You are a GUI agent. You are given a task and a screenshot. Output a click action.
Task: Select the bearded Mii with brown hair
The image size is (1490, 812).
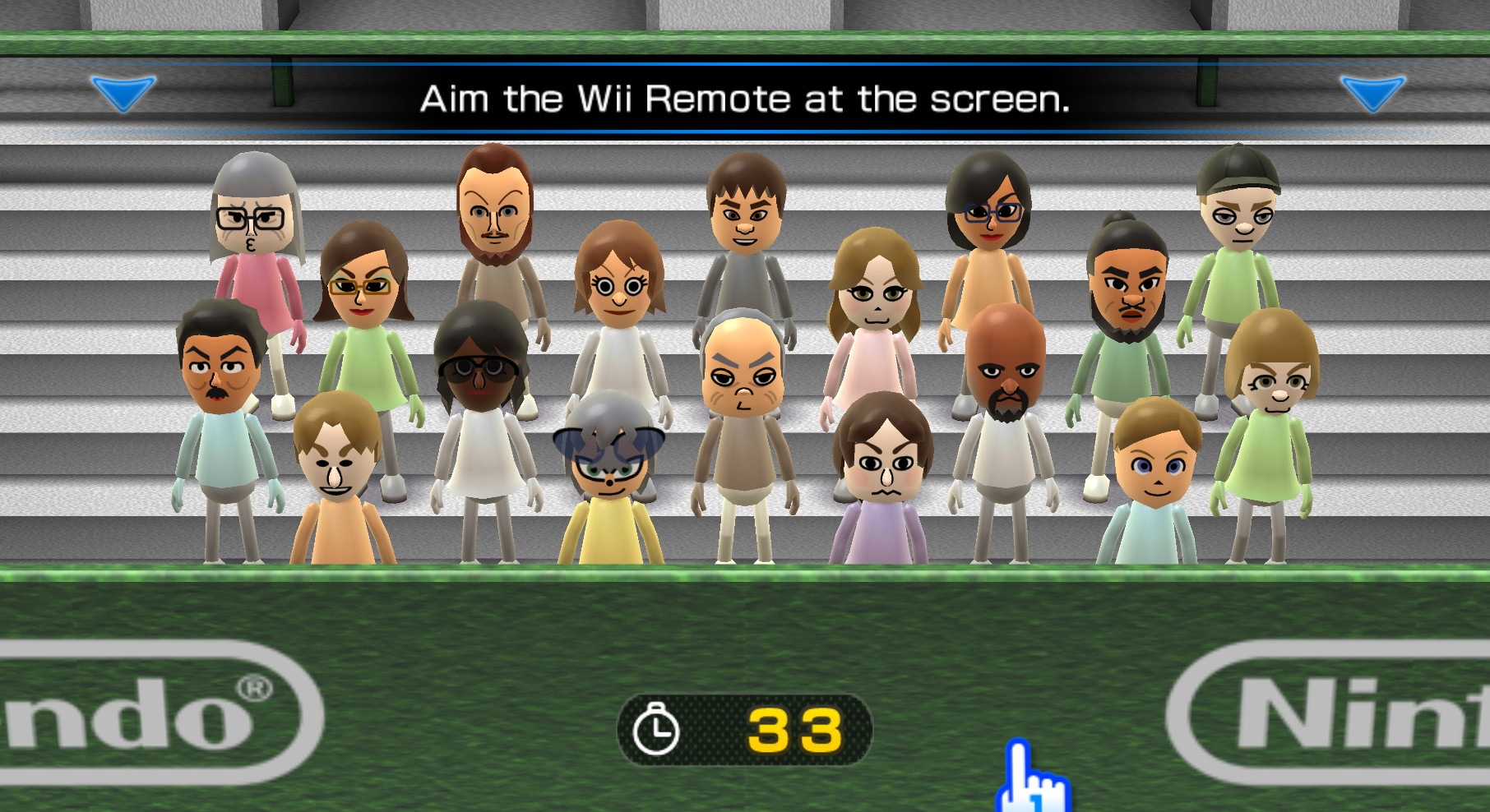[493, 205]
